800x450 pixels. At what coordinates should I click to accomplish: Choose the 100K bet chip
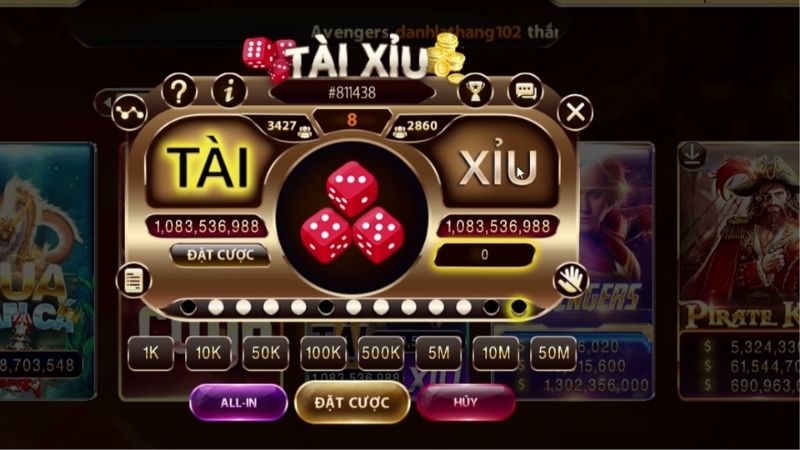(323, 353)
